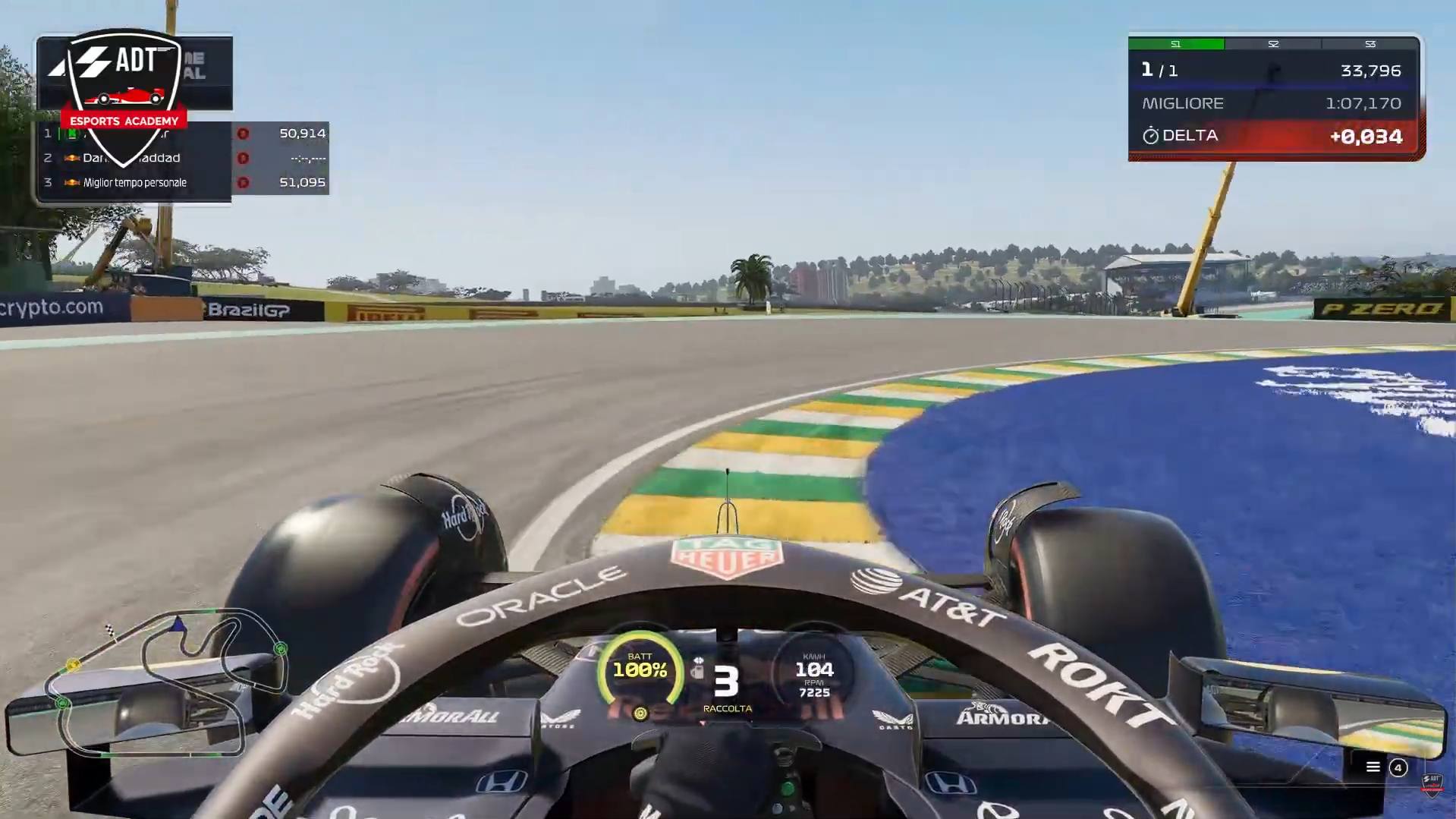Select the hamburger menu icon bottom right
The height and width of the screenshot is (819, 1456).
(1373, 767)
